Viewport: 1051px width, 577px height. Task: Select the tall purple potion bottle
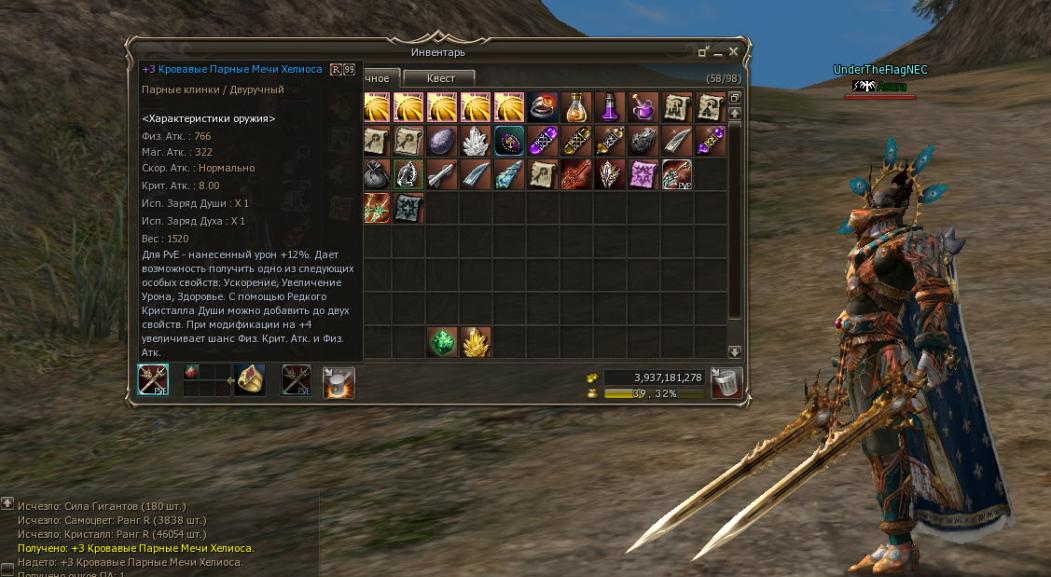tap(609, 106)
